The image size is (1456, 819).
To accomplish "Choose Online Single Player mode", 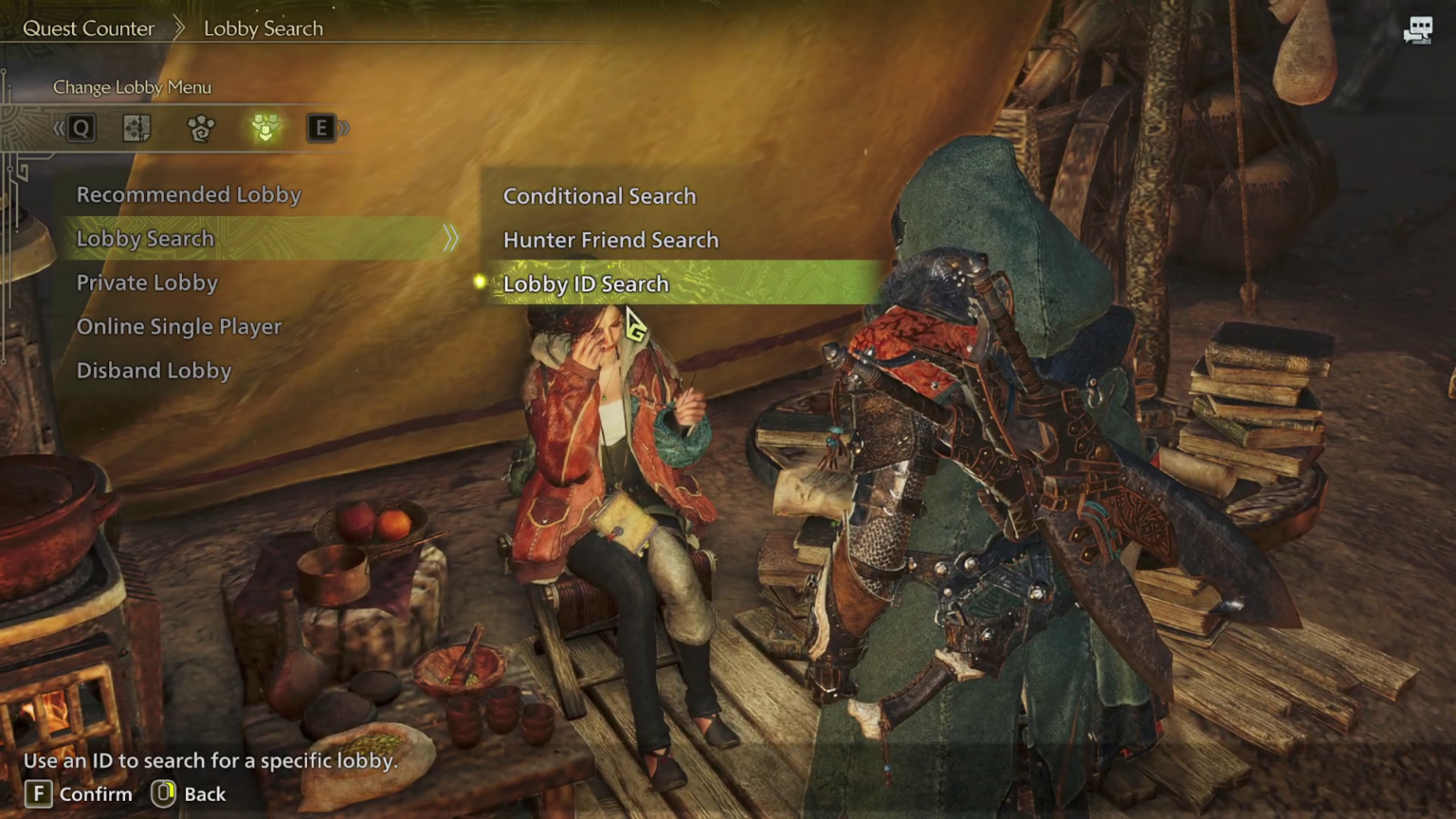I will (x=179, y=326).
